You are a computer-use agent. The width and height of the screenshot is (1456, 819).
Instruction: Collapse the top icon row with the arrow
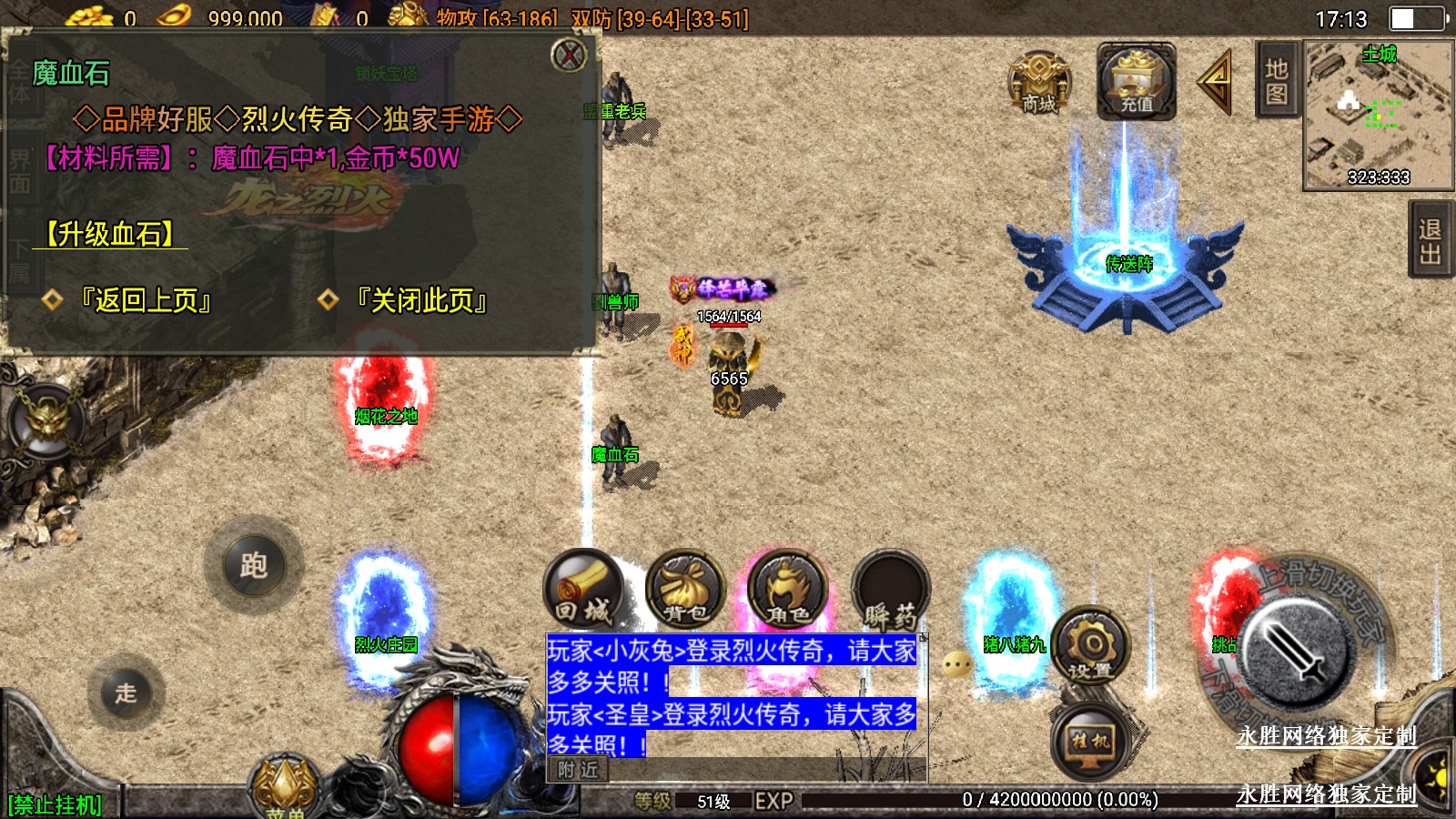(1216, 83)
